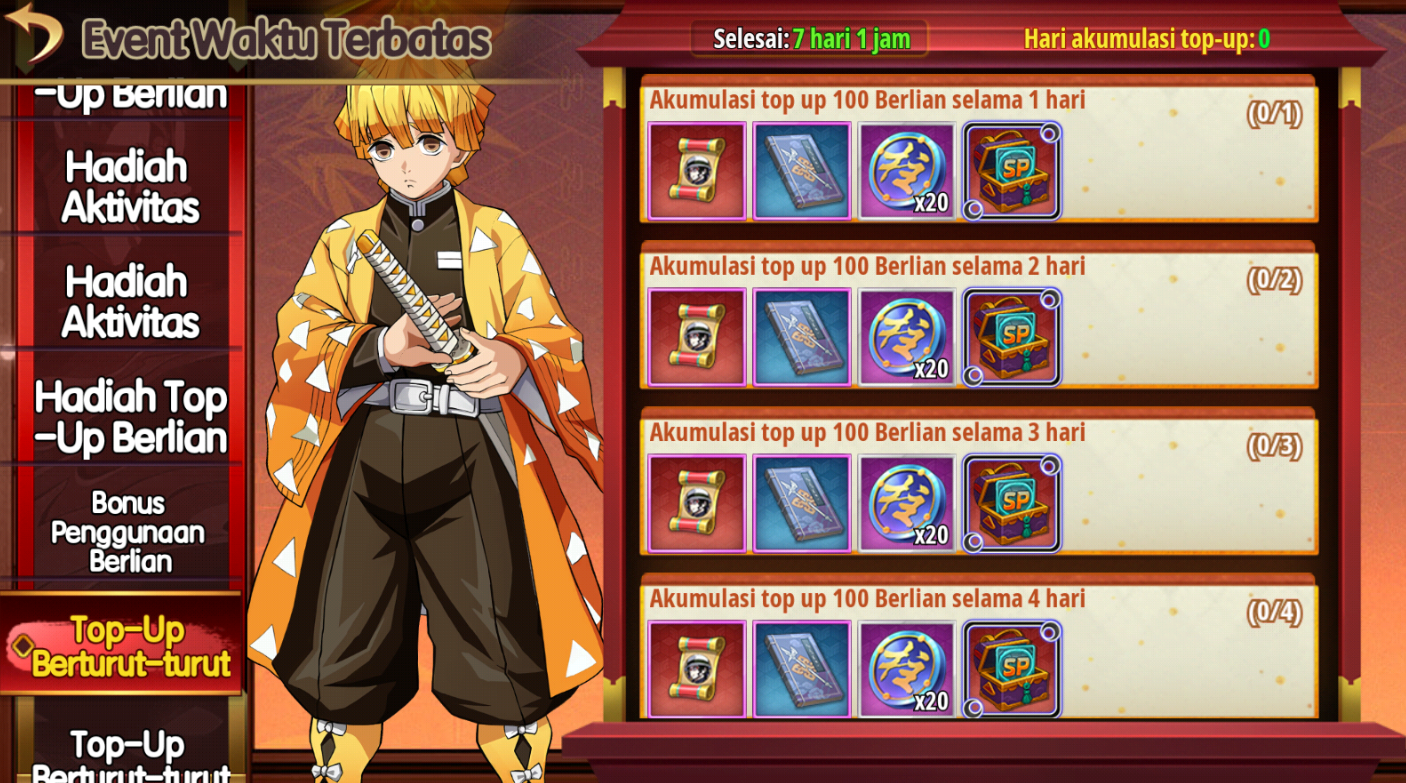Check the SP chest in the 3 hari row
1406x783 pixels.
point(1012,503)
